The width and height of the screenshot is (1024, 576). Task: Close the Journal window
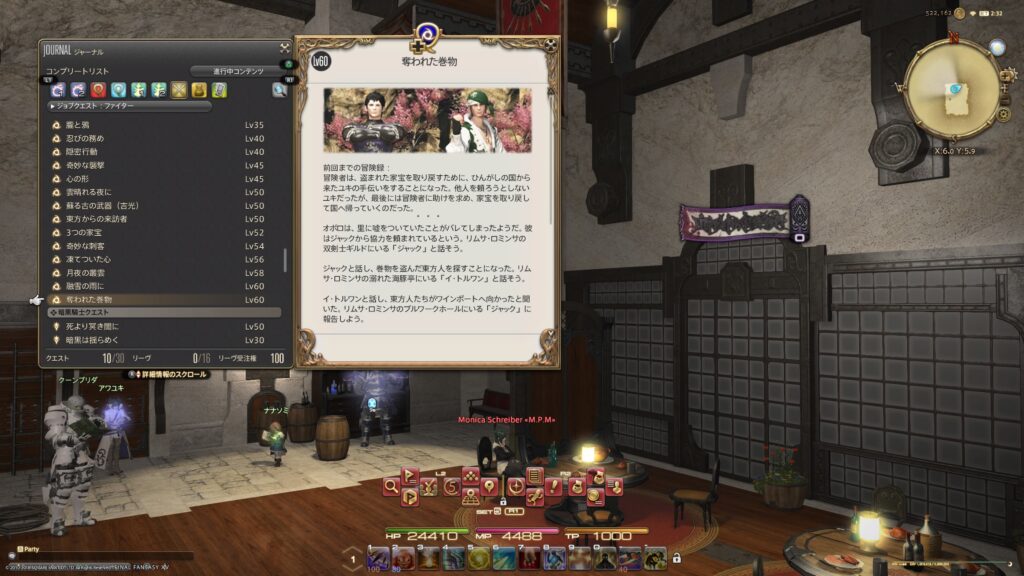tap(285, 47)
